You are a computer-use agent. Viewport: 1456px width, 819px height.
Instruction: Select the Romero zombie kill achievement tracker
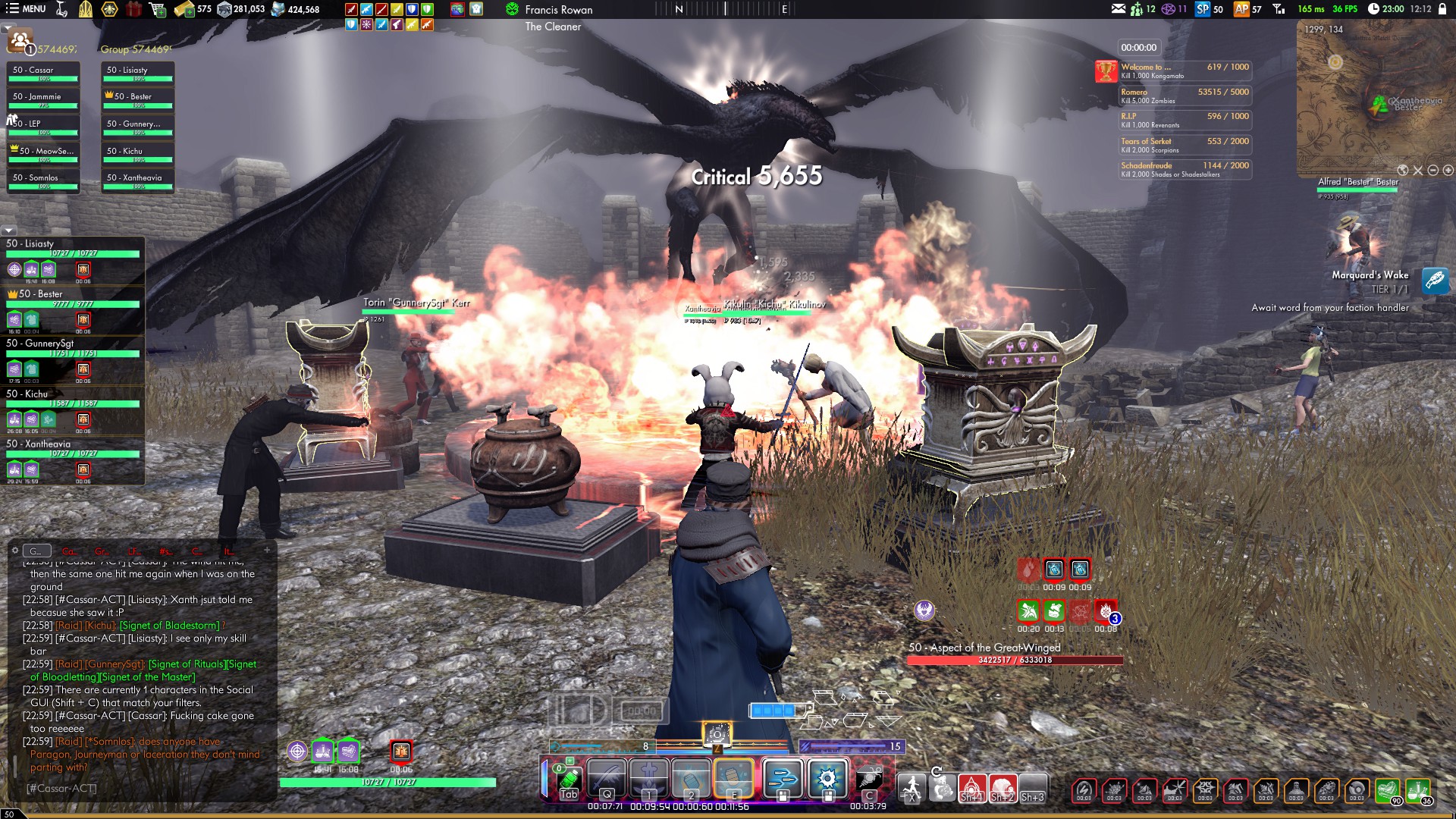click(1185, 96)
